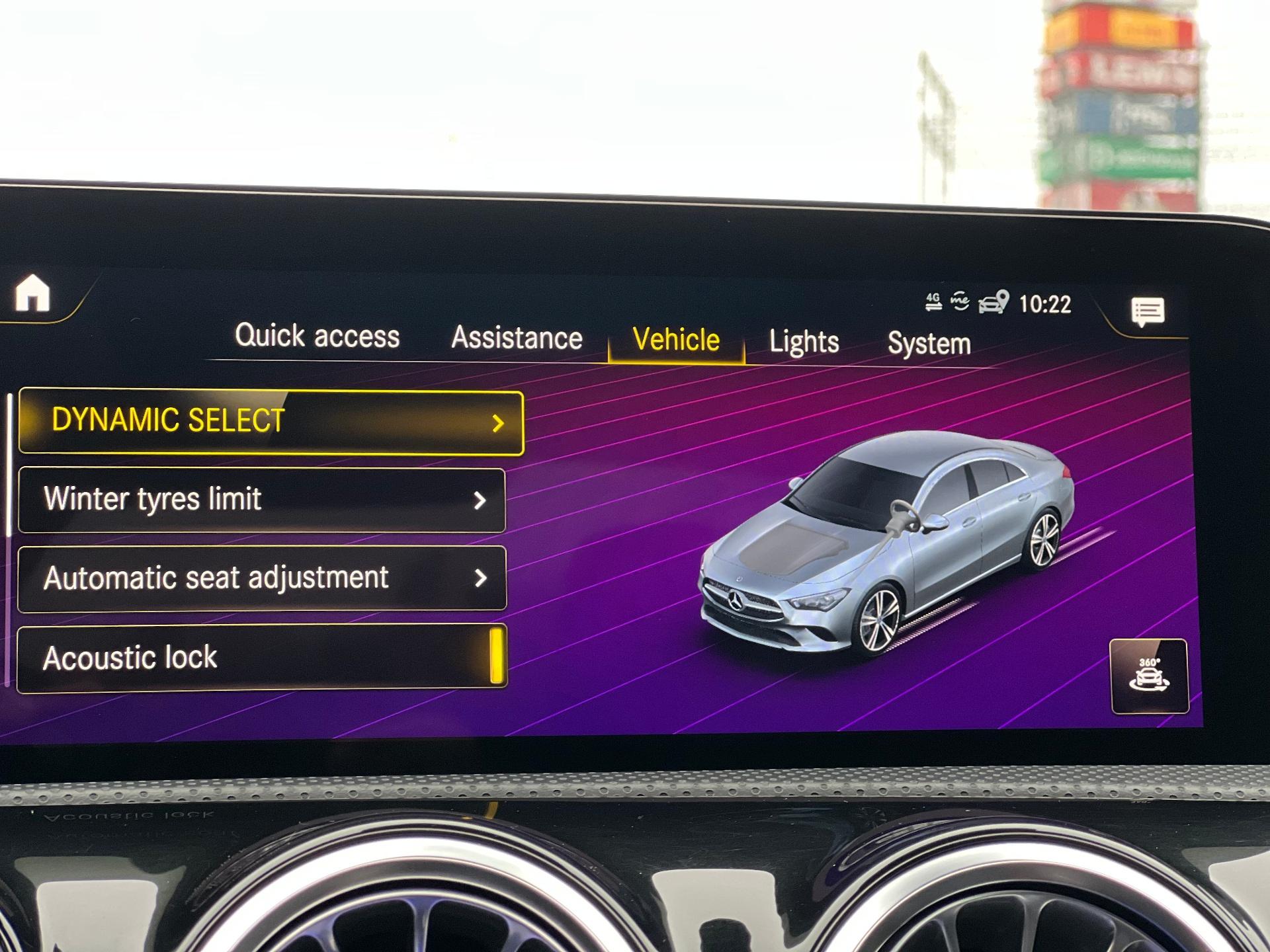
Task: Open the messages notification icon
Action: (1148, 311)
